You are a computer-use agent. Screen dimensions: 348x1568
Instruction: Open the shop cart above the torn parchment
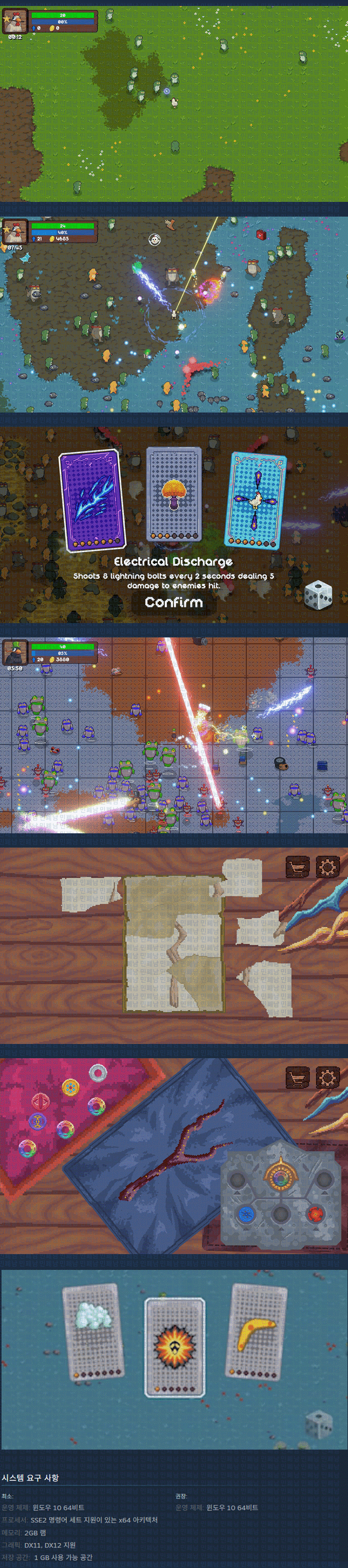pyautogui.click(x=297, y=867)
